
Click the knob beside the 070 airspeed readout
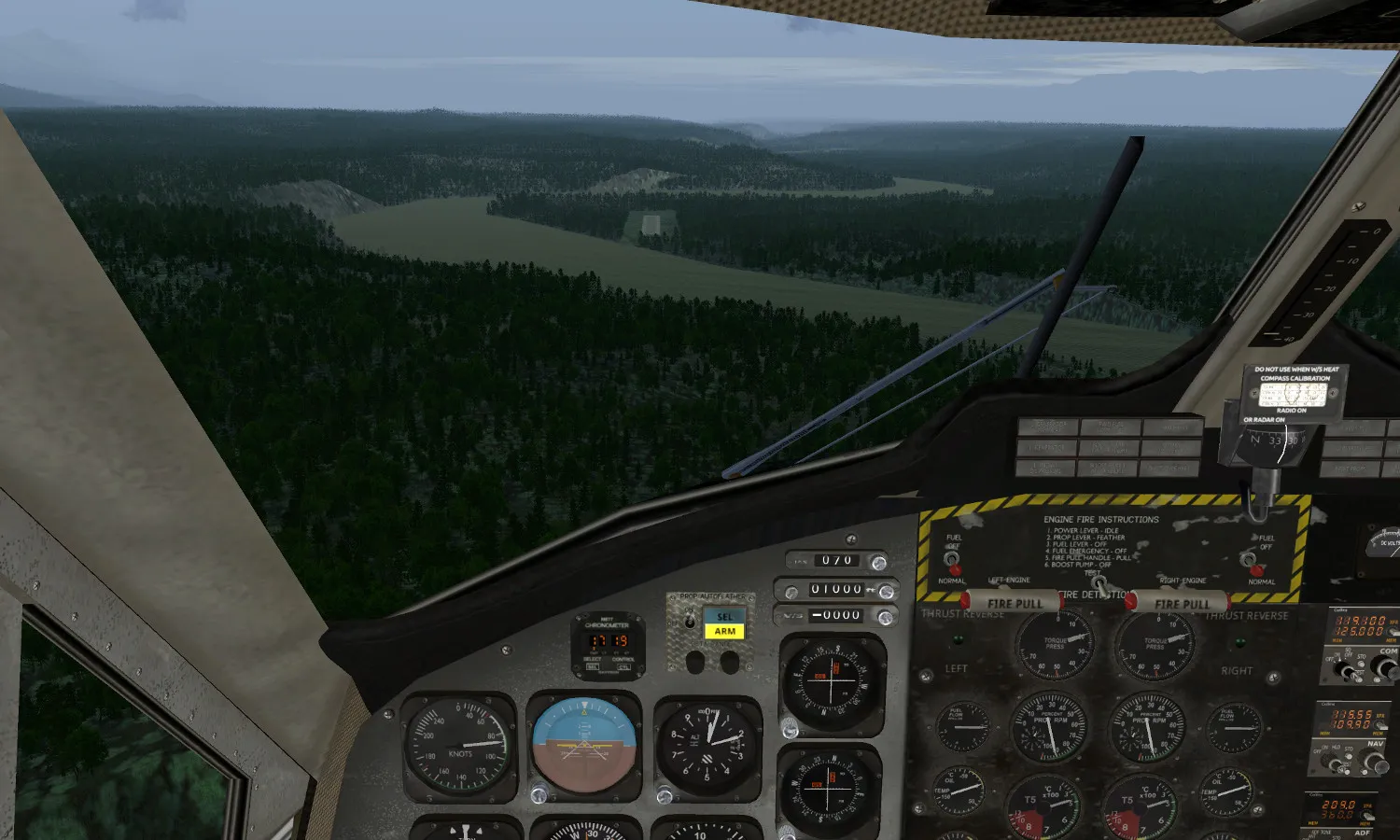878,562
